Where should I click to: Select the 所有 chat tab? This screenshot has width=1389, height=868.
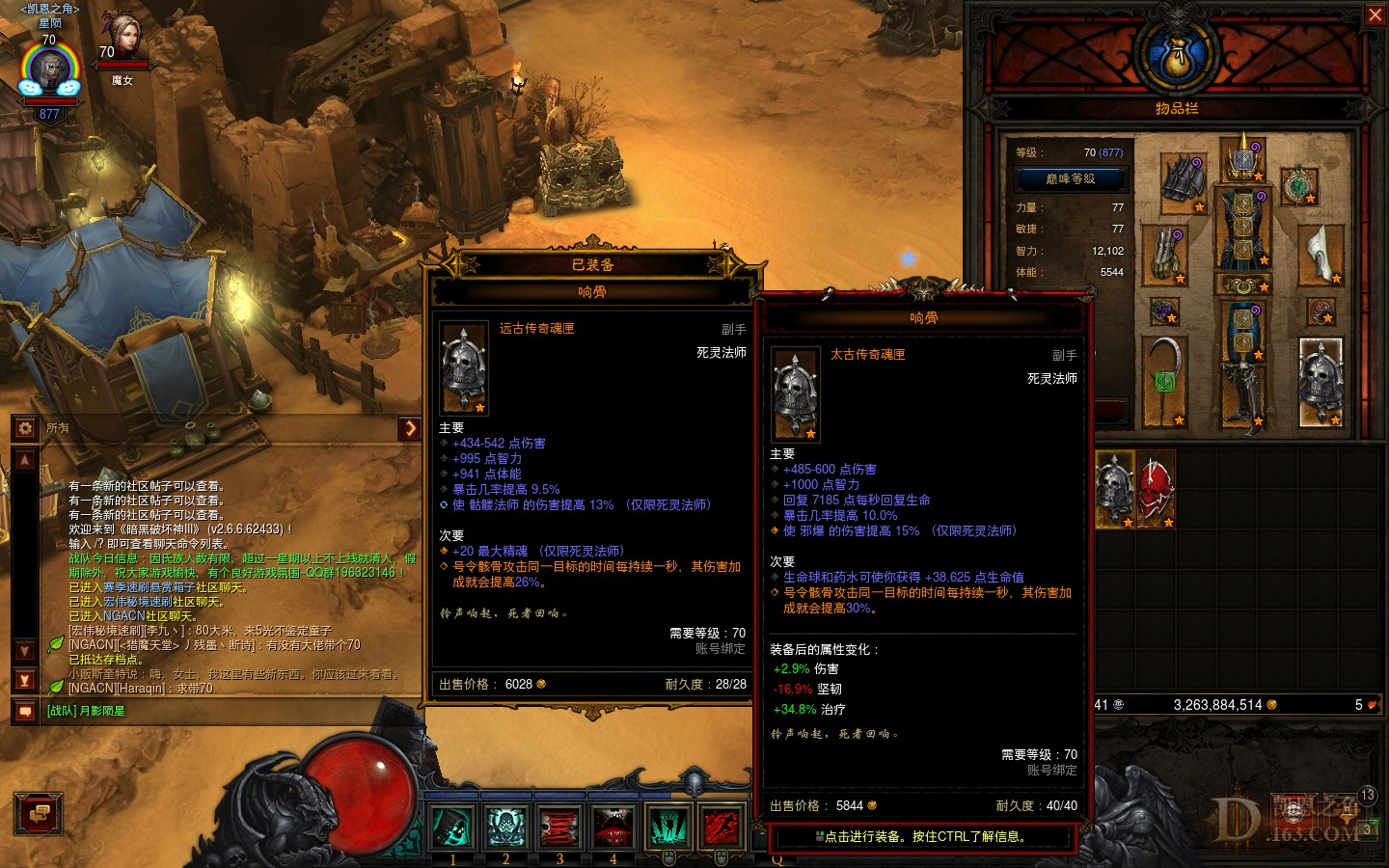pyautogui.click(x=56, y=428)
